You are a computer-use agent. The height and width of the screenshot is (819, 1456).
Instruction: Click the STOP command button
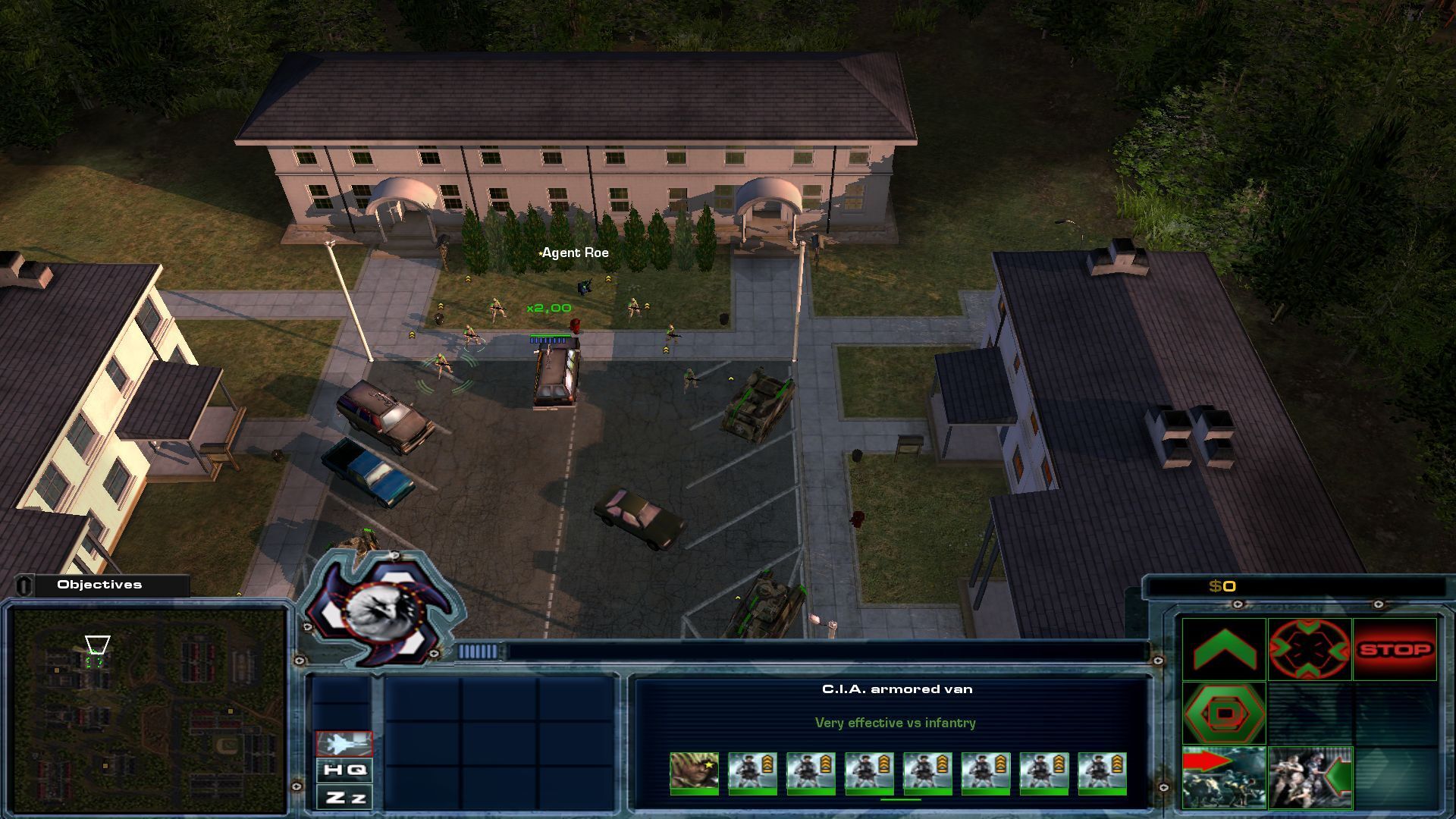click(x=1395, y=649)
